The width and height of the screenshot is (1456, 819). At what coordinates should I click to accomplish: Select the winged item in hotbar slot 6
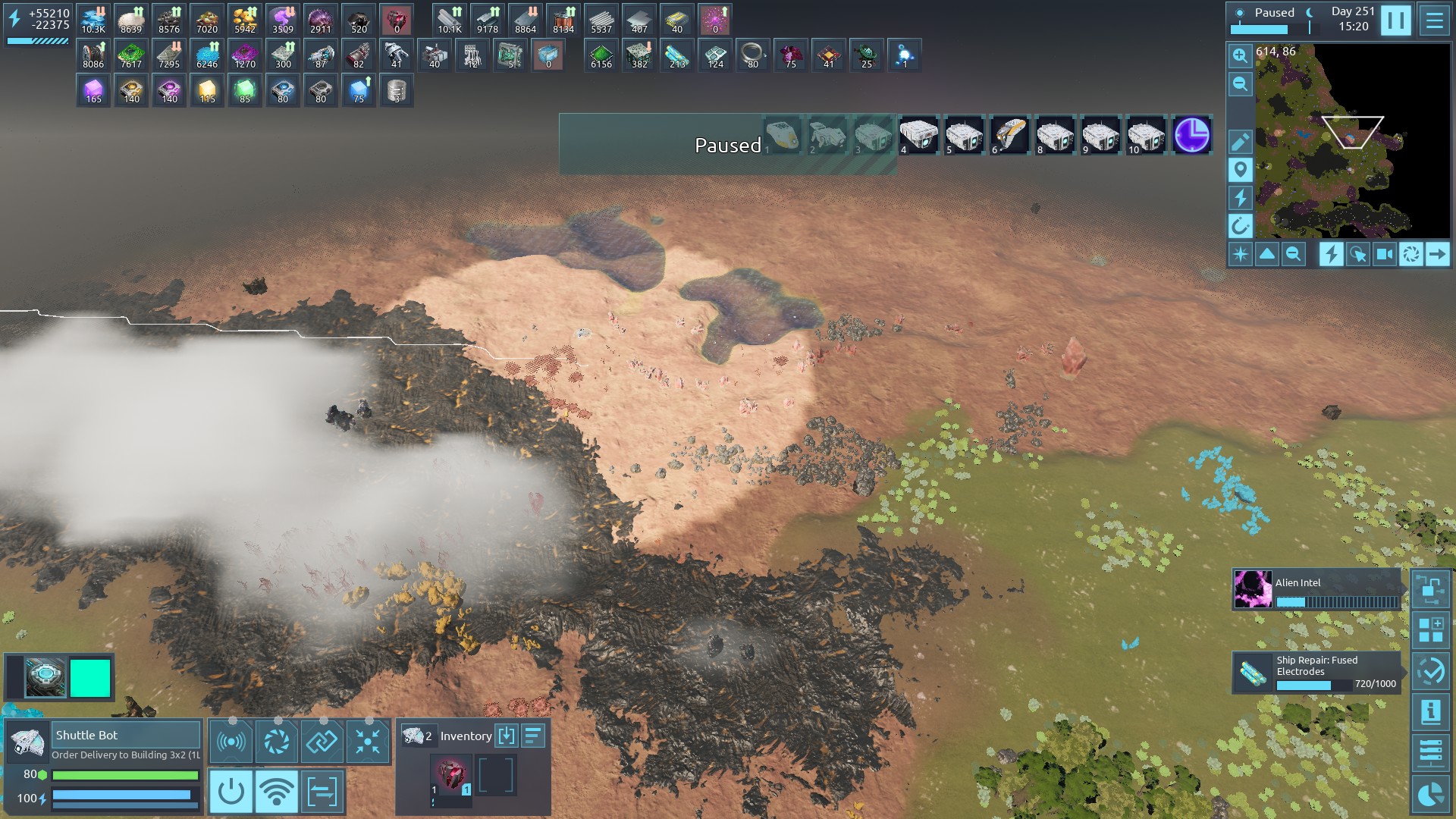1009,136
